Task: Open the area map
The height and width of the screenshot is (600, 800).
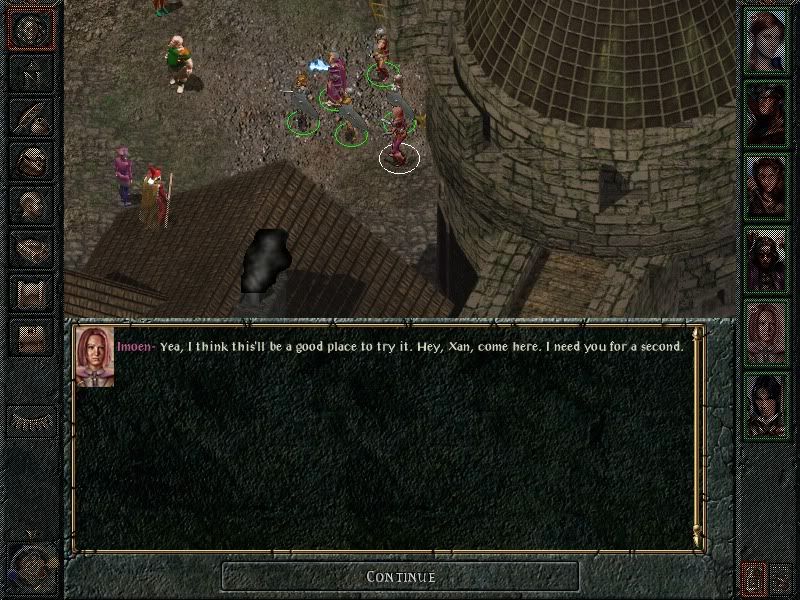Action: click(x=30, y=74)
